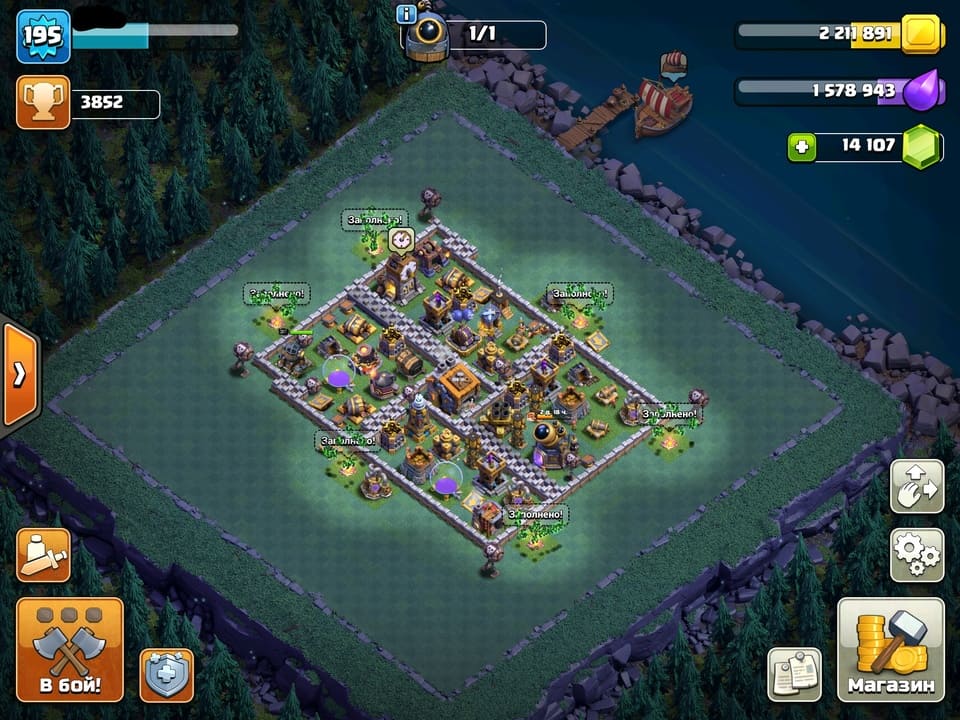Start a battle with the В бой! button
This screenshot has width=960, height=720.
tap(70, 650)
